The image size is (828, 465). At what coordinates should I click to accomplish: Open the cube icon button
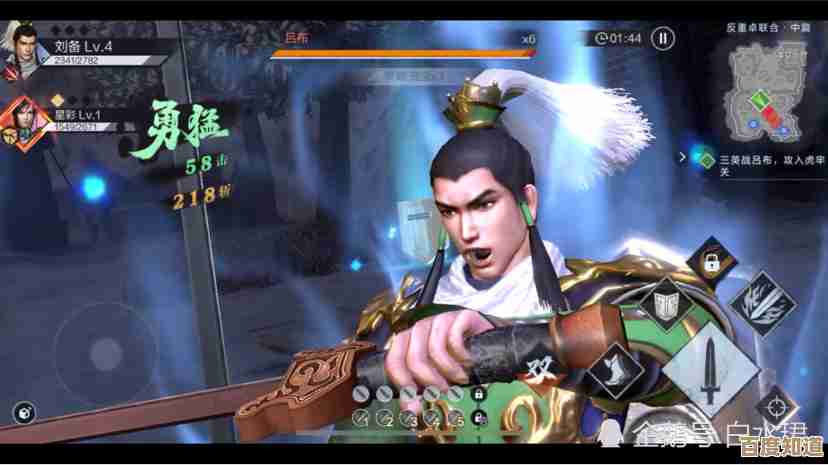(22, 411)
